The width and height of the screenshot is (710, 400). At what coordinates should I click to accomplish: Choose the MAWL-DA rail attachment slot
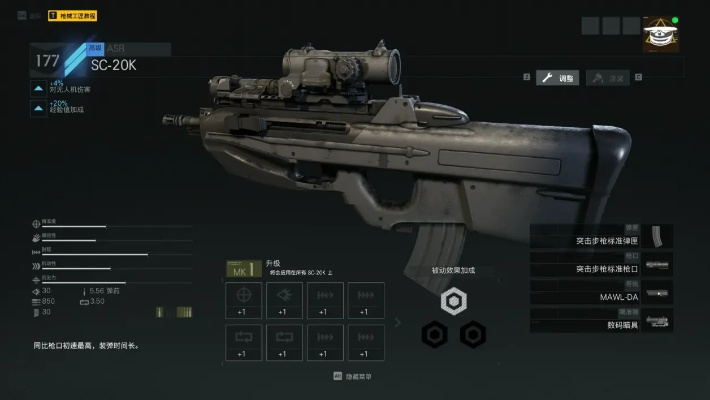tap(602, 296)
